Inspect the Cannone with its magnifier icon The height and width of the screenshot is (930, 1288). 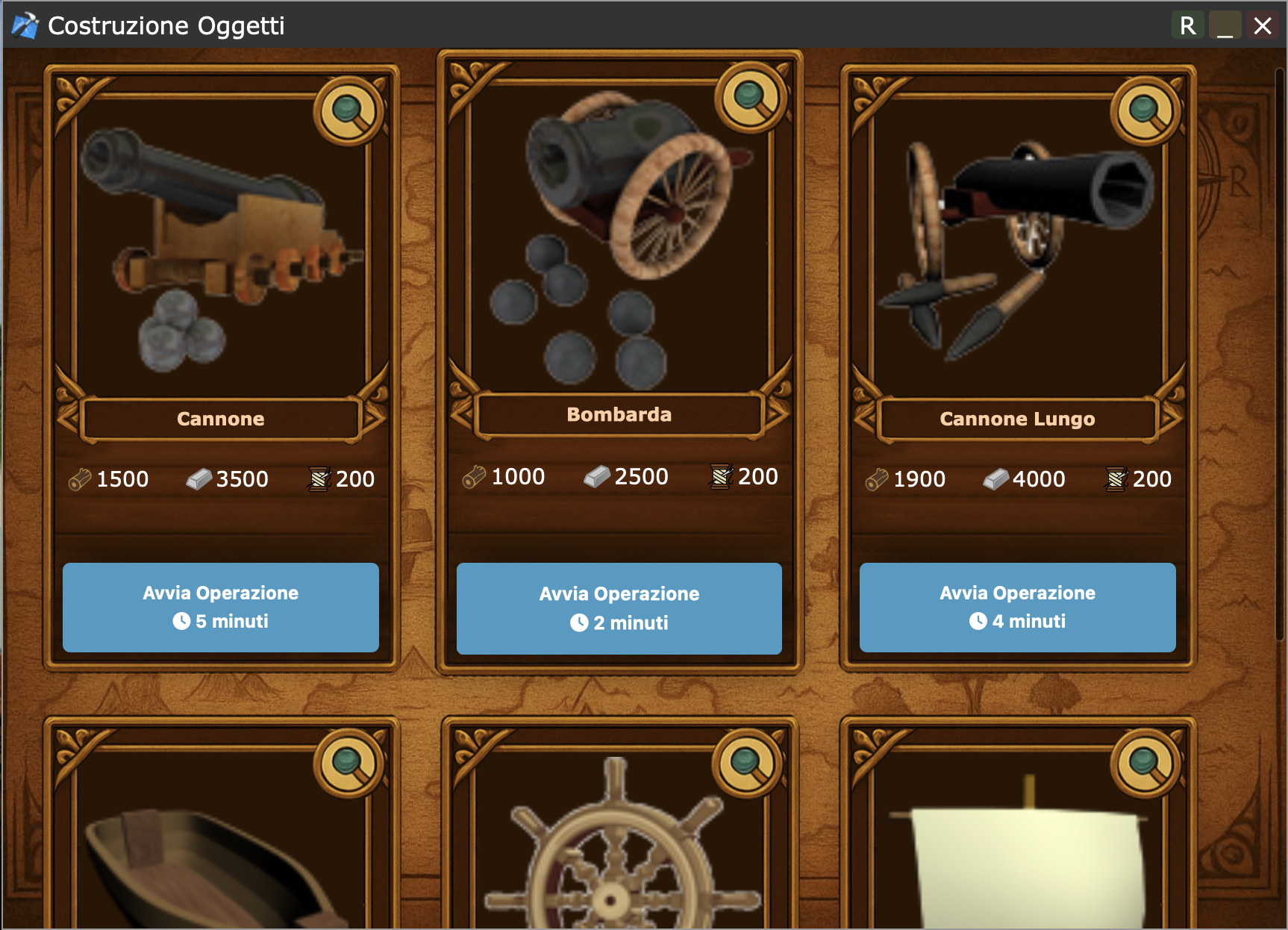pos(348,111)
